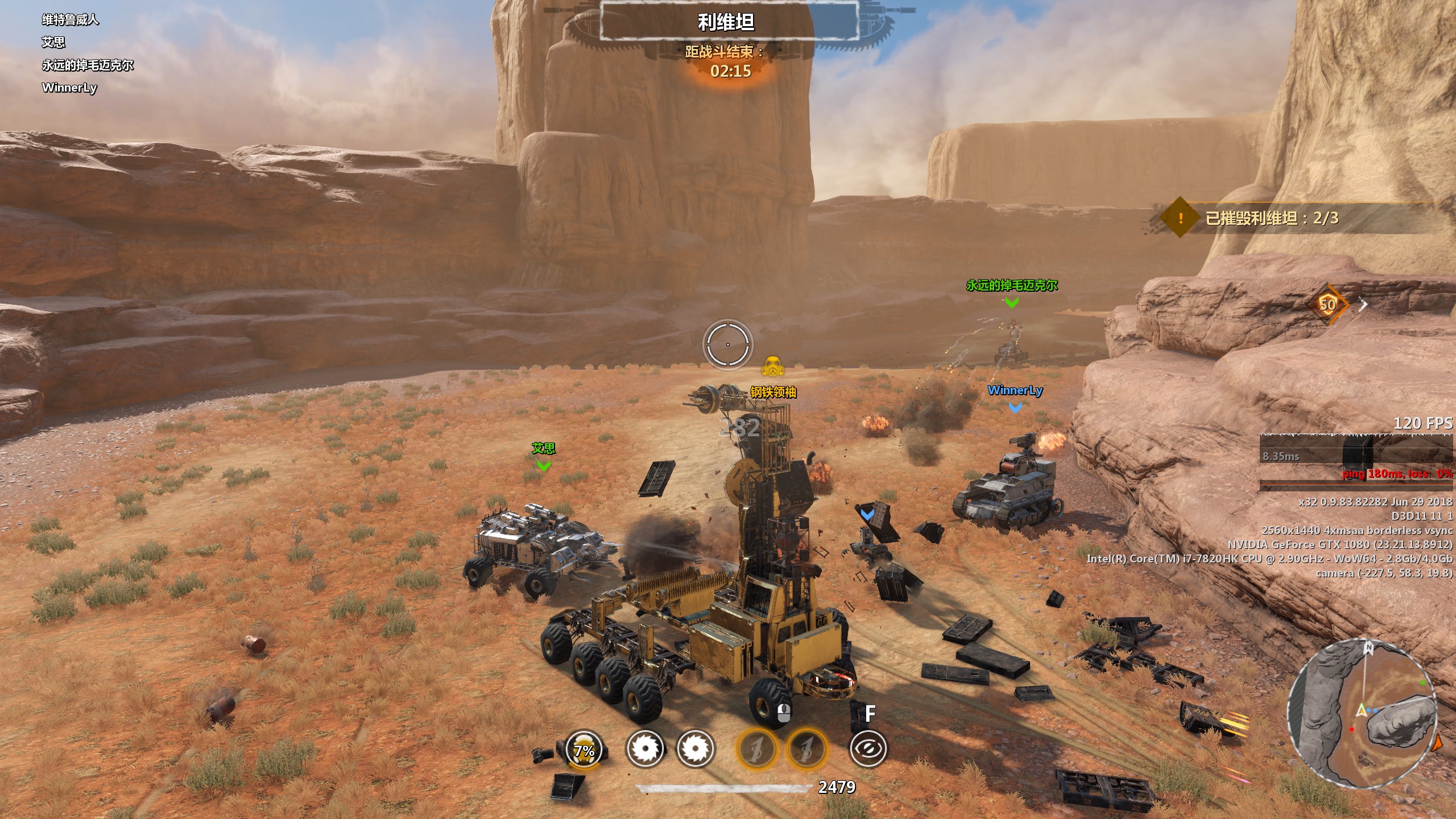Click the orange level 50 badge
This screenshot has height=819, width=1456.
[x=1327, y=305]
